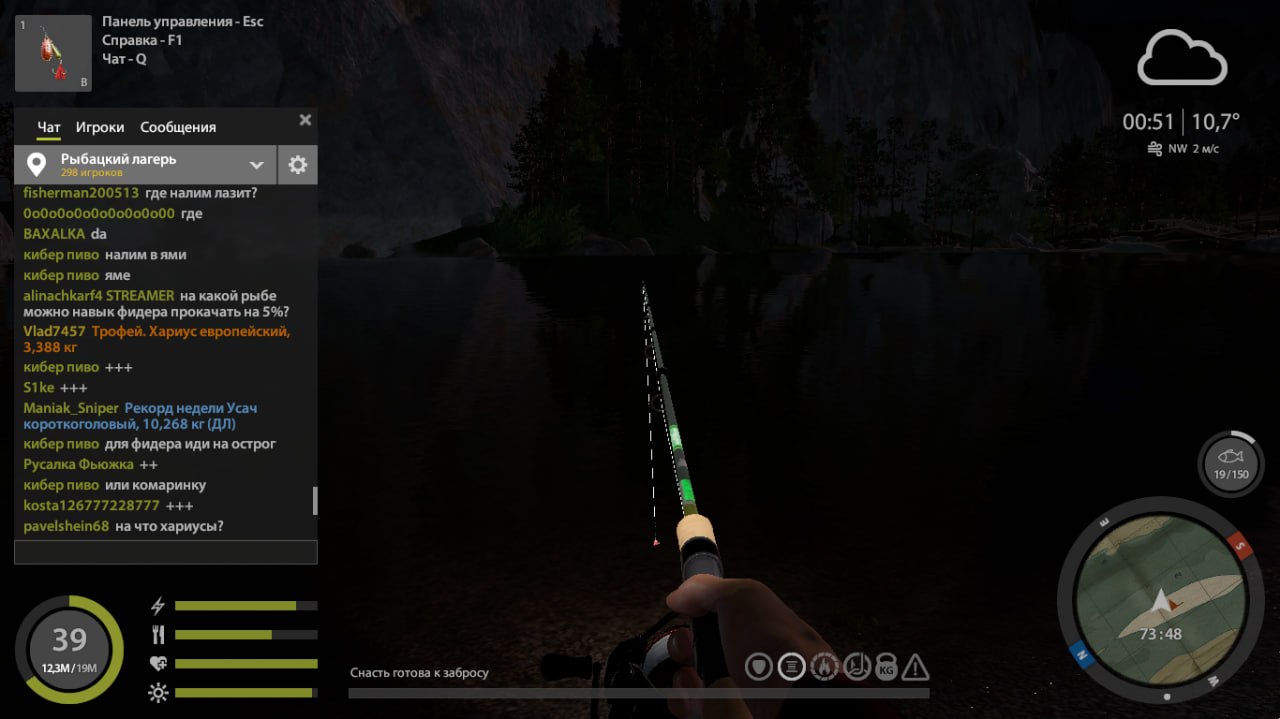Viewport: 1280px width, 719px height.
Task: Click the fishing hook indicator icon
Action: coord(855,666)
